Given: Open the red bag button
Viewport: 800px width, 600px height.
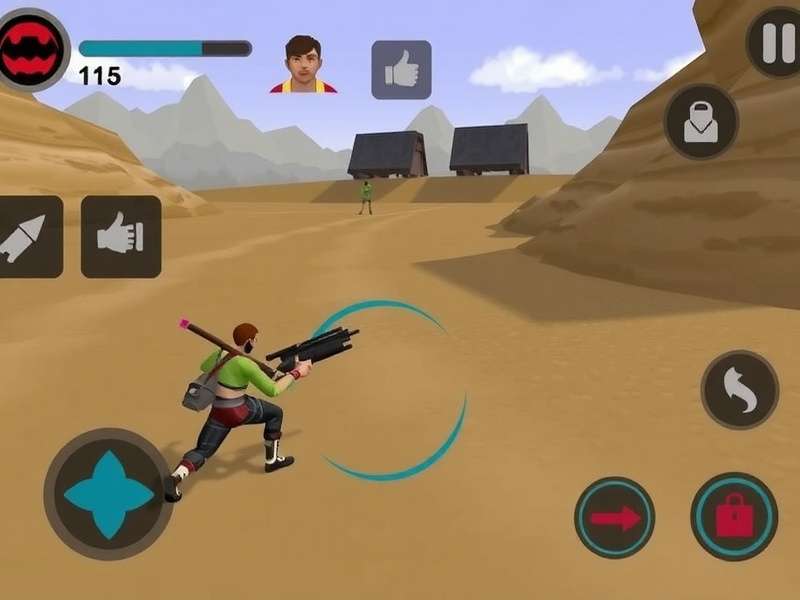Looking at the screenshot, I should (x=734, y=517).
